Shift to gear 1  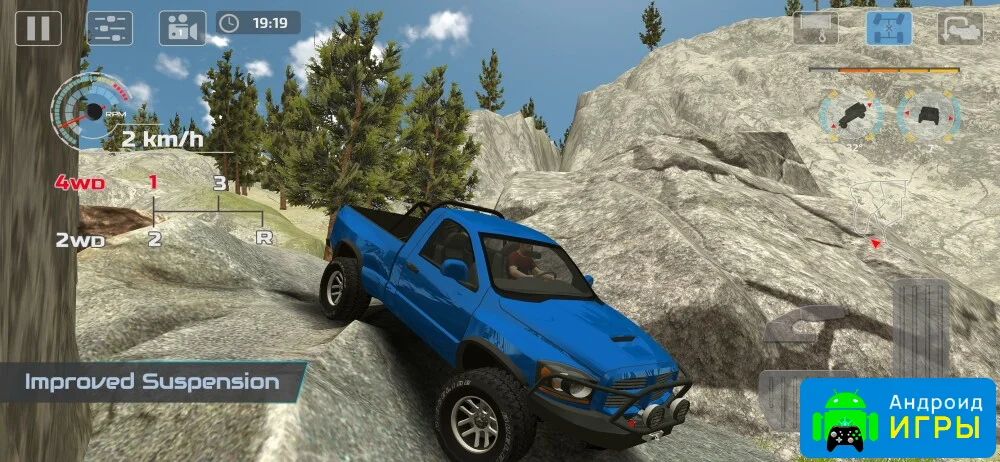[x=153, y=182]
